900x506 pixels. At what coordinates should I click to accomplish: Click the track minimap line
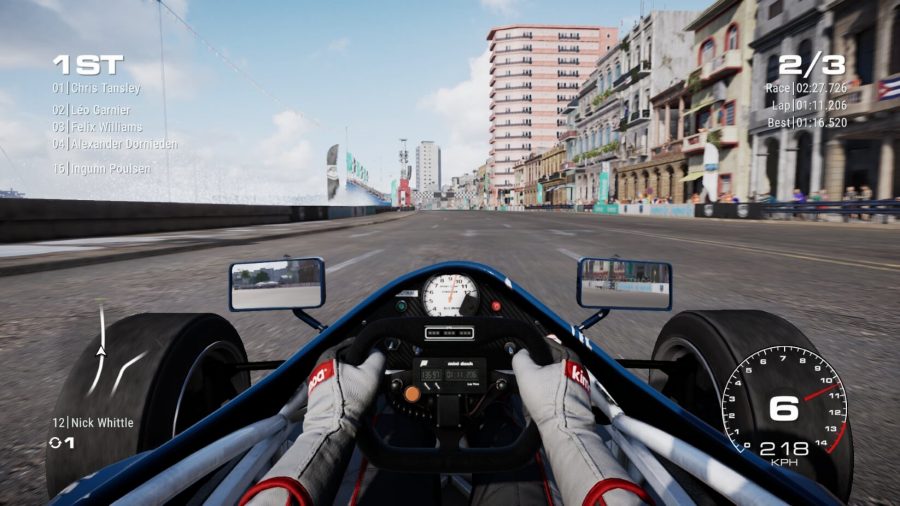pyautogui.click(x=99, y=352)
